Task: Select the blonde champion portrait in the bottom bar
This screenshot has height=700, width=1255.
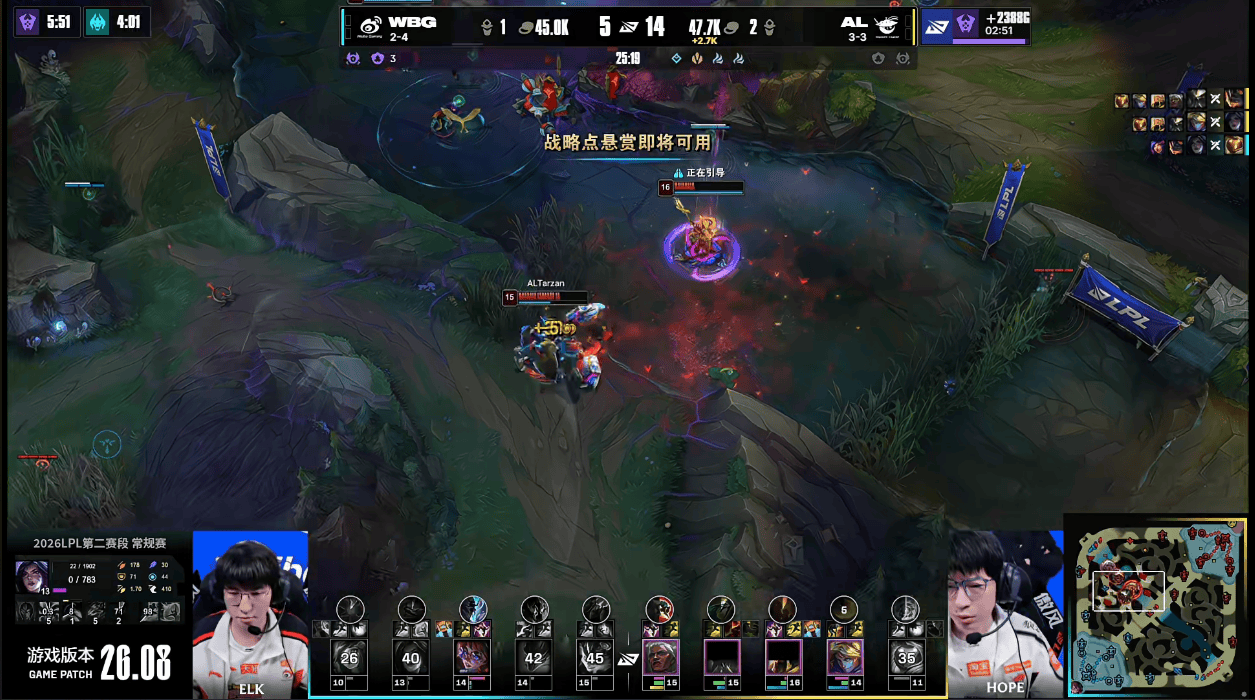Action: [844, 657]
